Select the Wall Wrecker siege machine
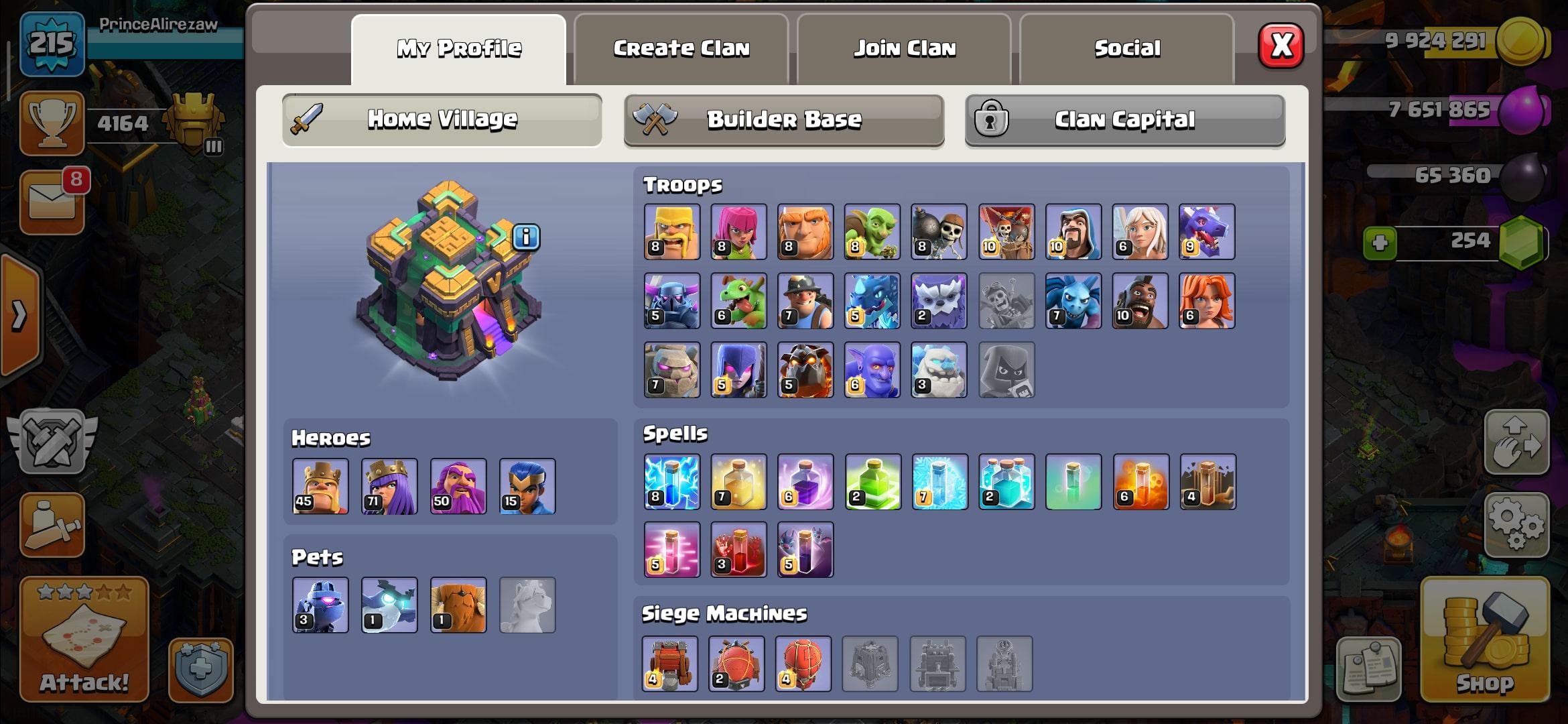Viewport: 1568px width, 724px height. pyautogui.click(x=669, y=664)
